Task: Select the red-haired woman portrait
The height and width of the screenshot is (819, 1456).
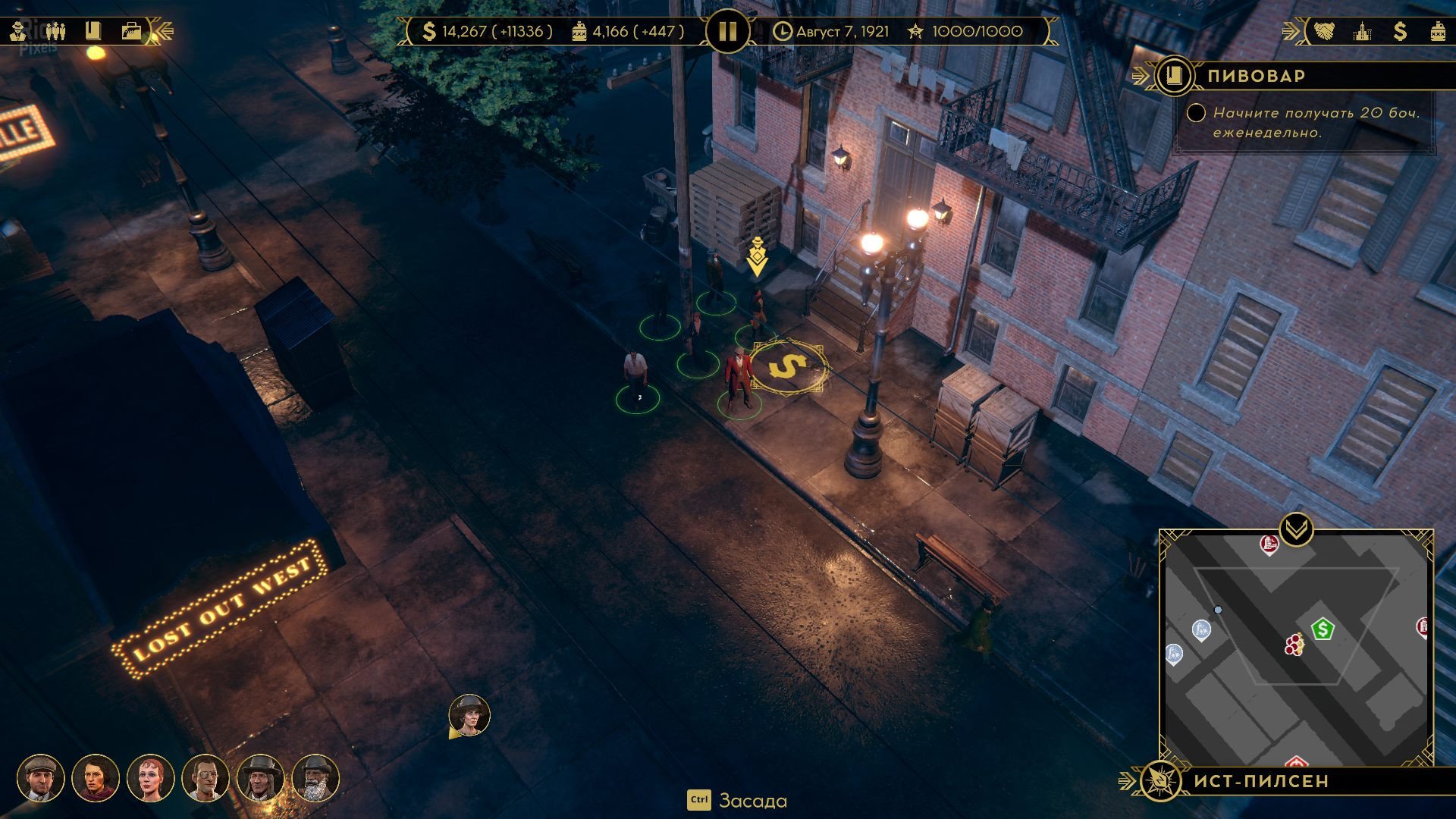Action: tap(150, 778)
